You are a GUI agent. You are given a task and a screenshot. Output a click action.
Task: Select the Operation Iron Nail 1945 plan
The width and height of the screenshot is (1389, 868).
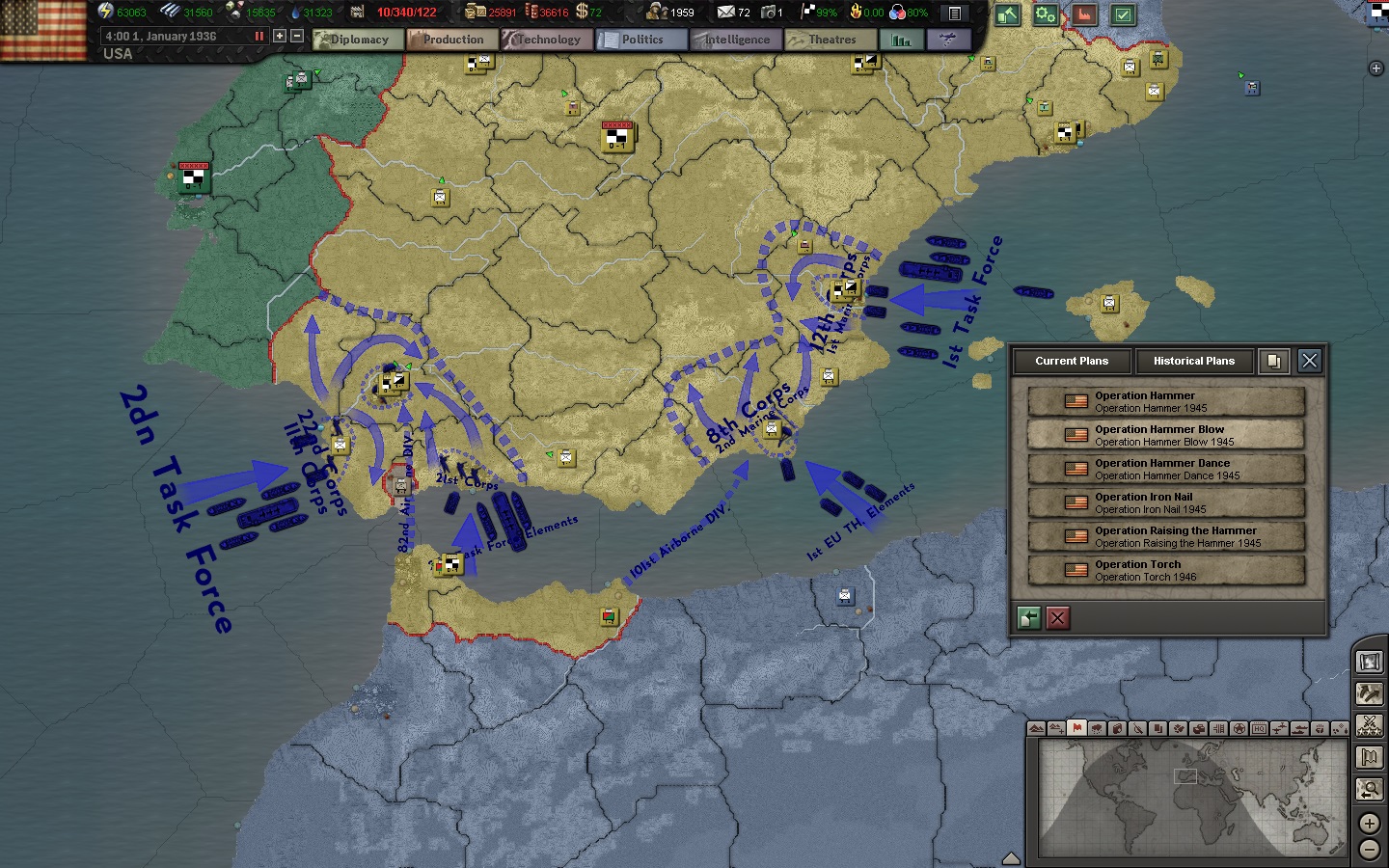(1165, 502)
